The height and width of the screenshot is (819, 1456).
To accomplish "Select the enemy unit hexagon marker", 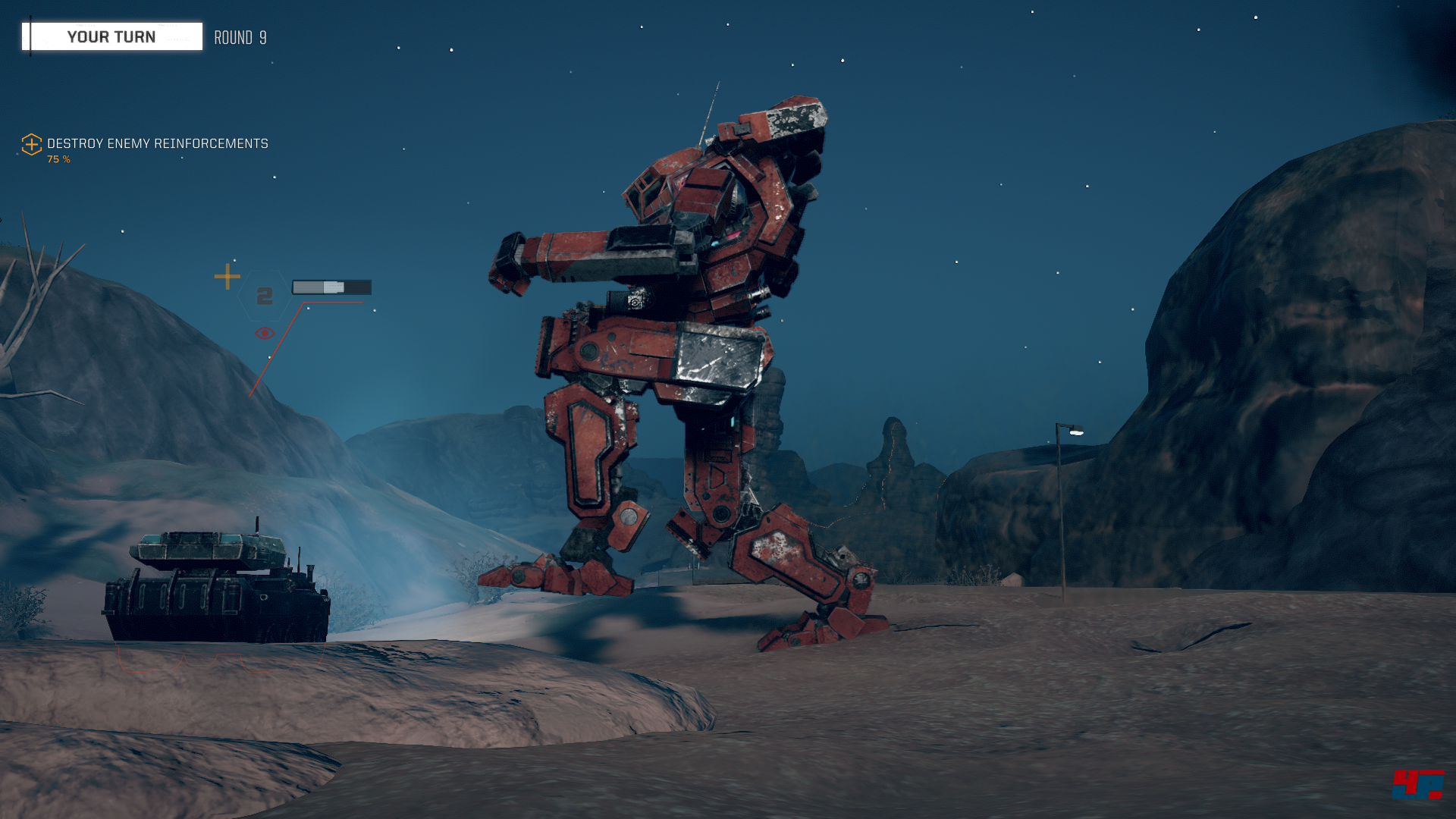I will coord(264,296).
